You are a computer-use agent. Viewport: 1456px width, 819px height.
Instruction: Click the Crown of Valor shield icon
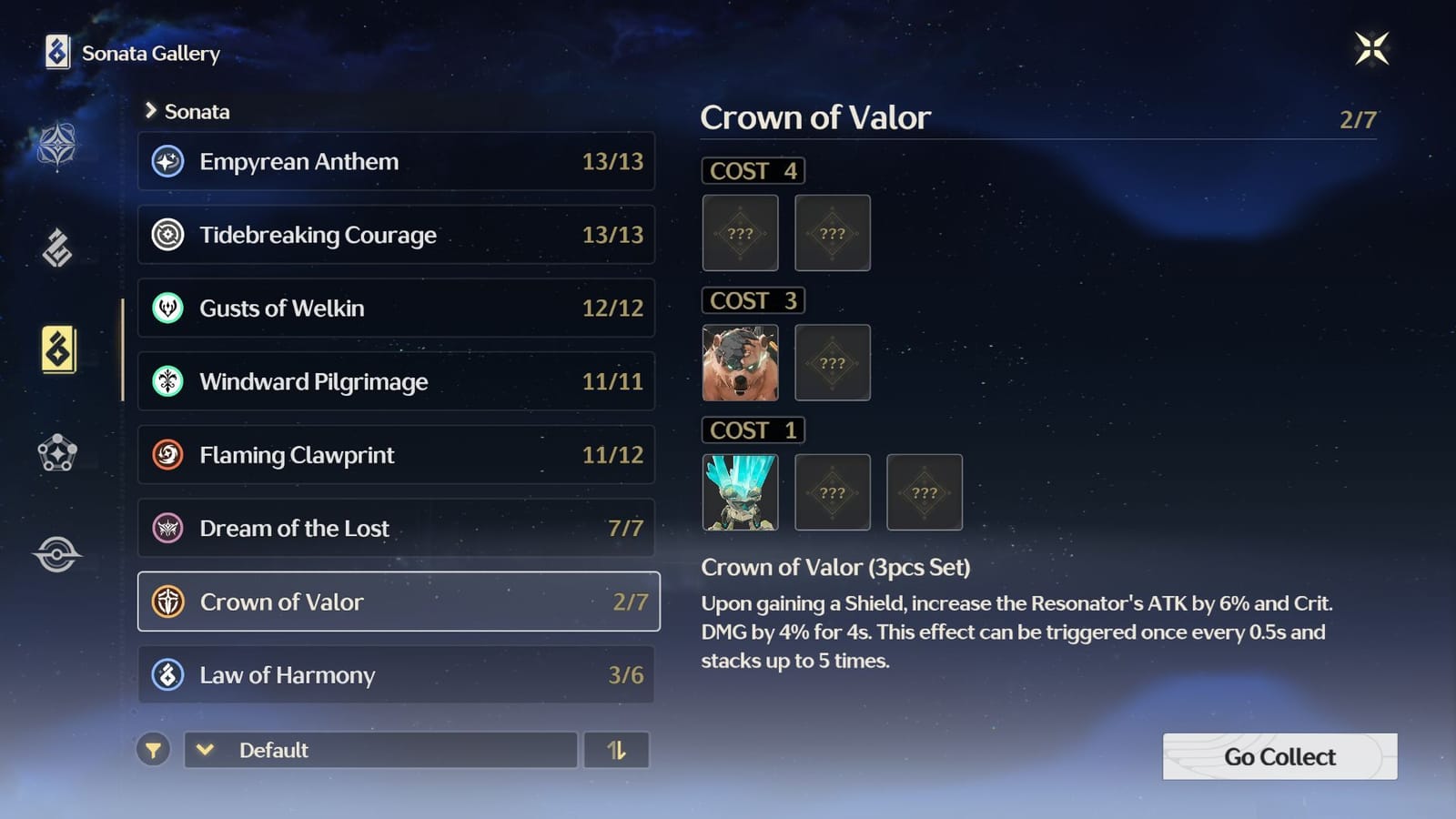[x=167, y=602]
